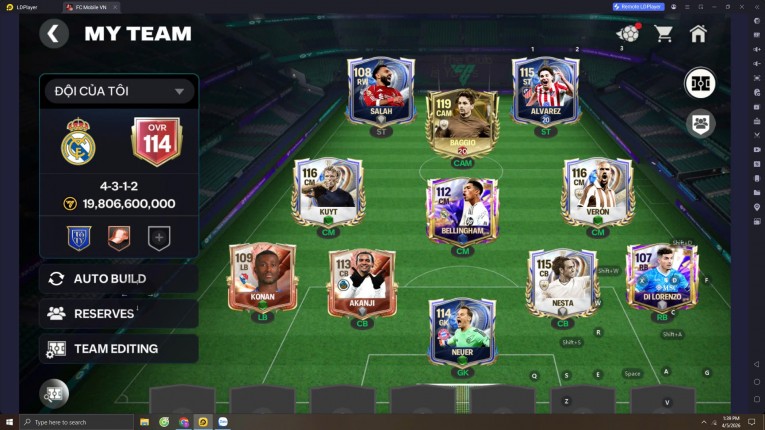This screenshot has width=765, height=430.
Task: Click the AUTO BUILD button
Action: tap(118, 278)
